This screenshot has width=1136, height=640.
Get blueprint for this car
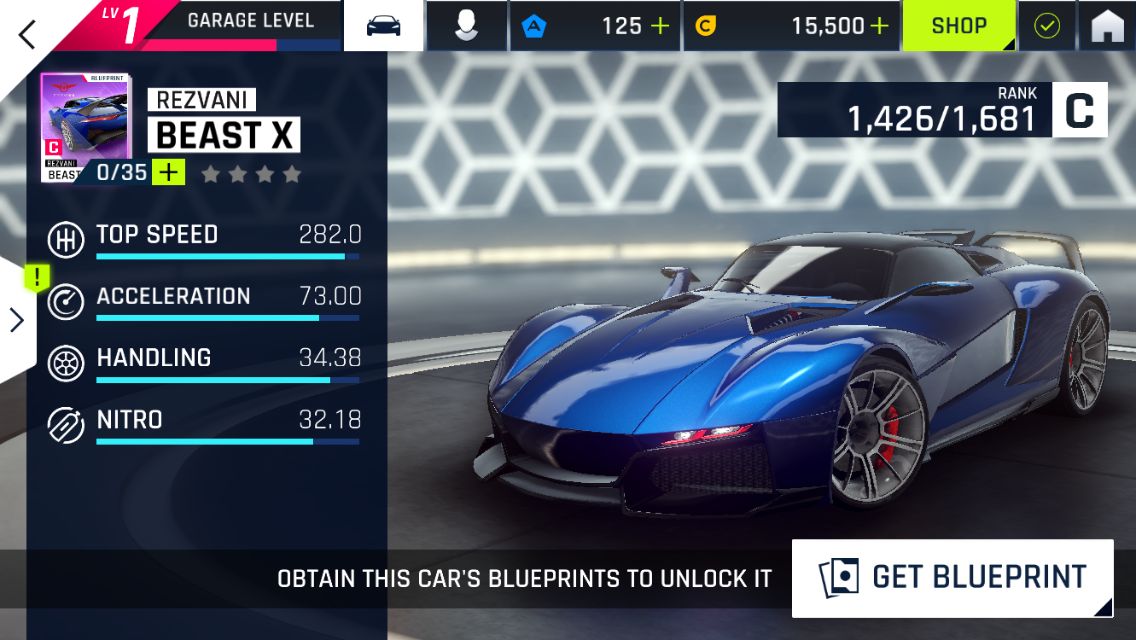pos(952,577)
